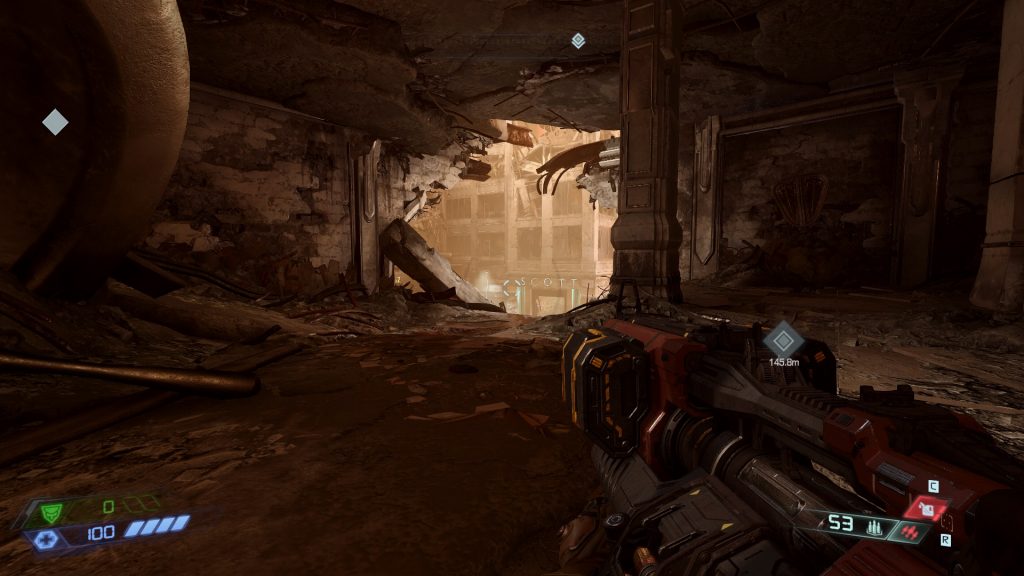
Task: Select the red fuel can icon
Action: (x=928, y=510)
